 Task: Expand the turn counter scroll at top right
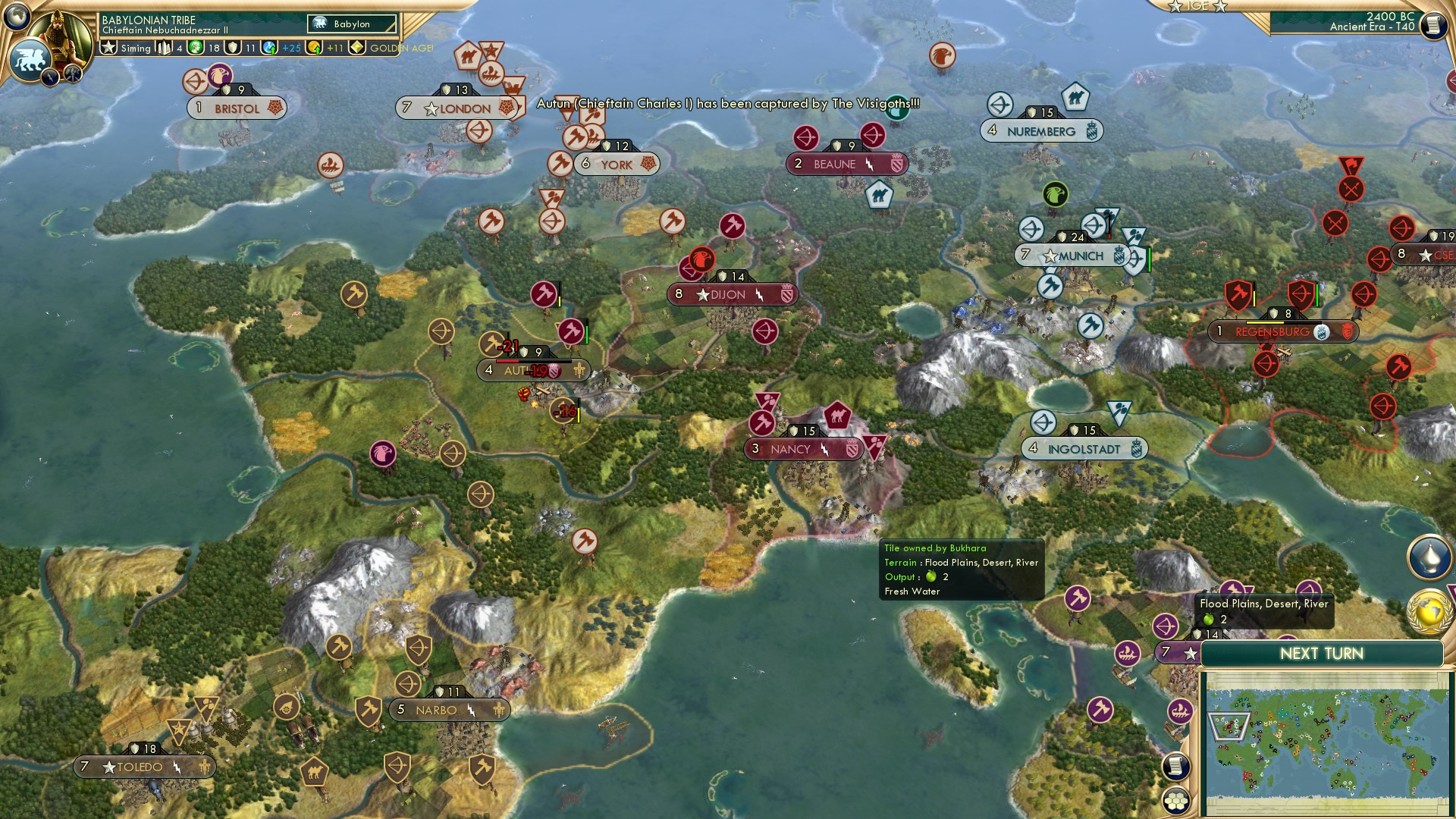click(x=1435, y=25)
